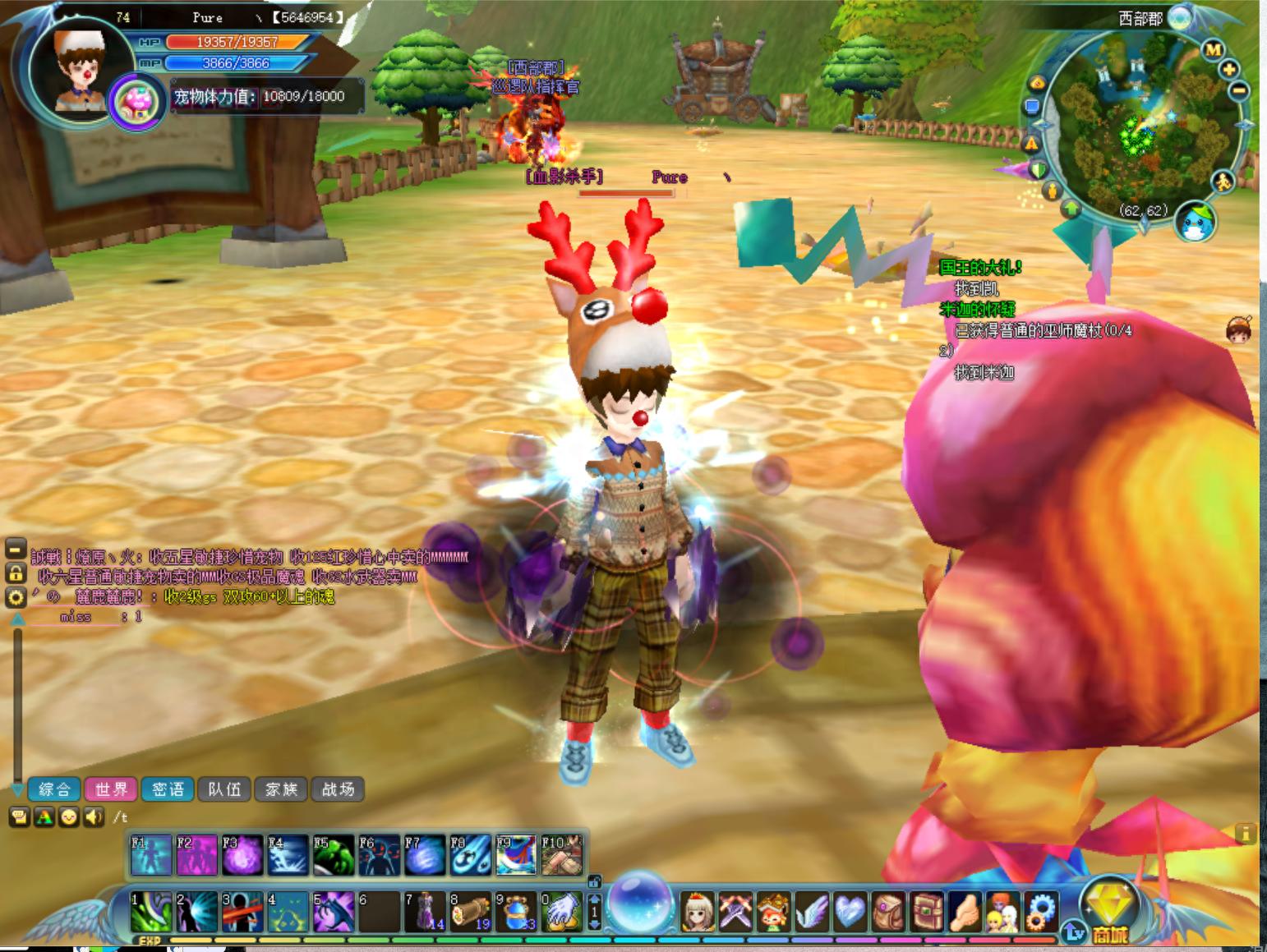Viewport: 1267px width, 952px height.
Task: Zoom out the minimap with minus button
Action: [1239, 90]
